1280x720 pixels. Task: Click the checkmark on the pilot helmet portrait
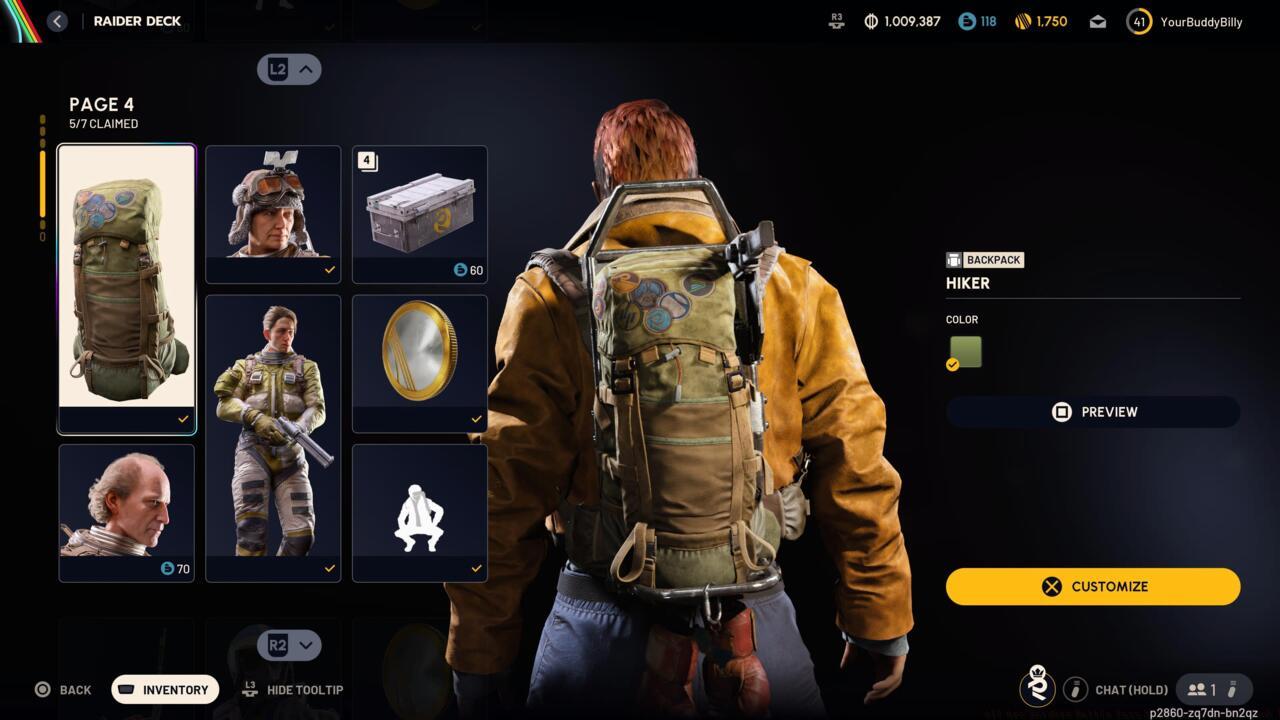click(x=328, y=271)
